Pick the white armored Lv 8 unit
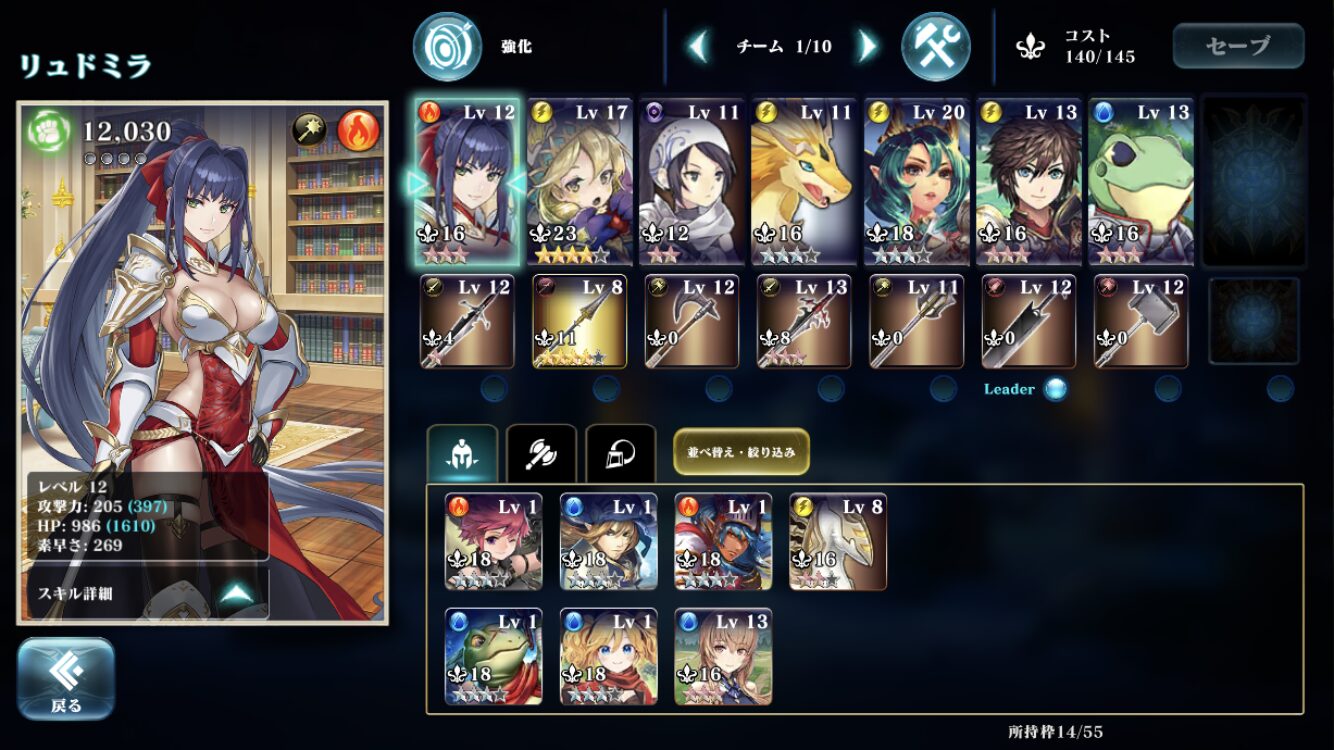The width and height of the screenshot is (1334, 750). coord(837,541)
